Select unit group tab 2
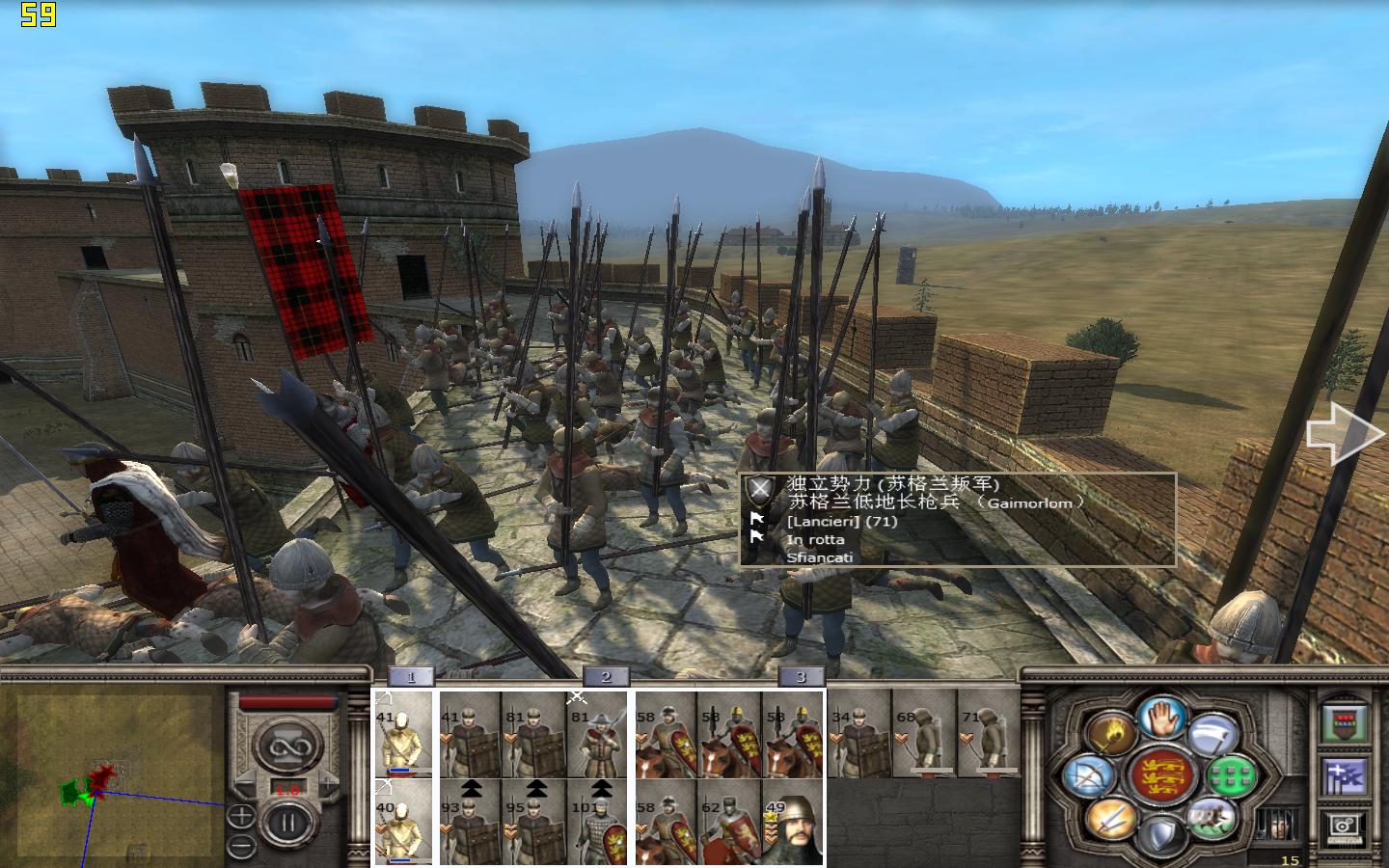1389x868 pixels. (x=606, y=677)
